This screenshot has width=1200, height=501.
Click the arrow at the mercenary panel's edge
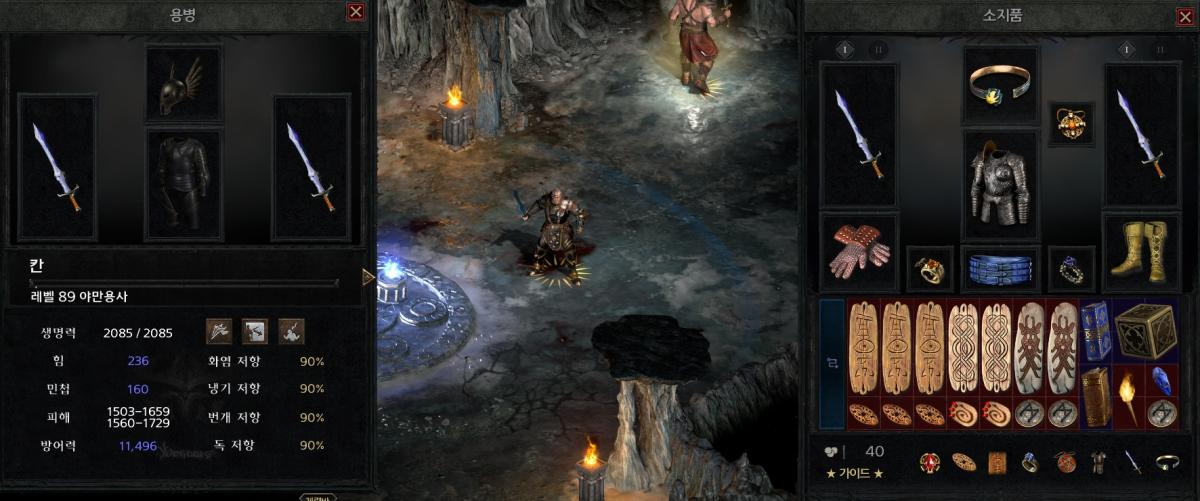368,277
